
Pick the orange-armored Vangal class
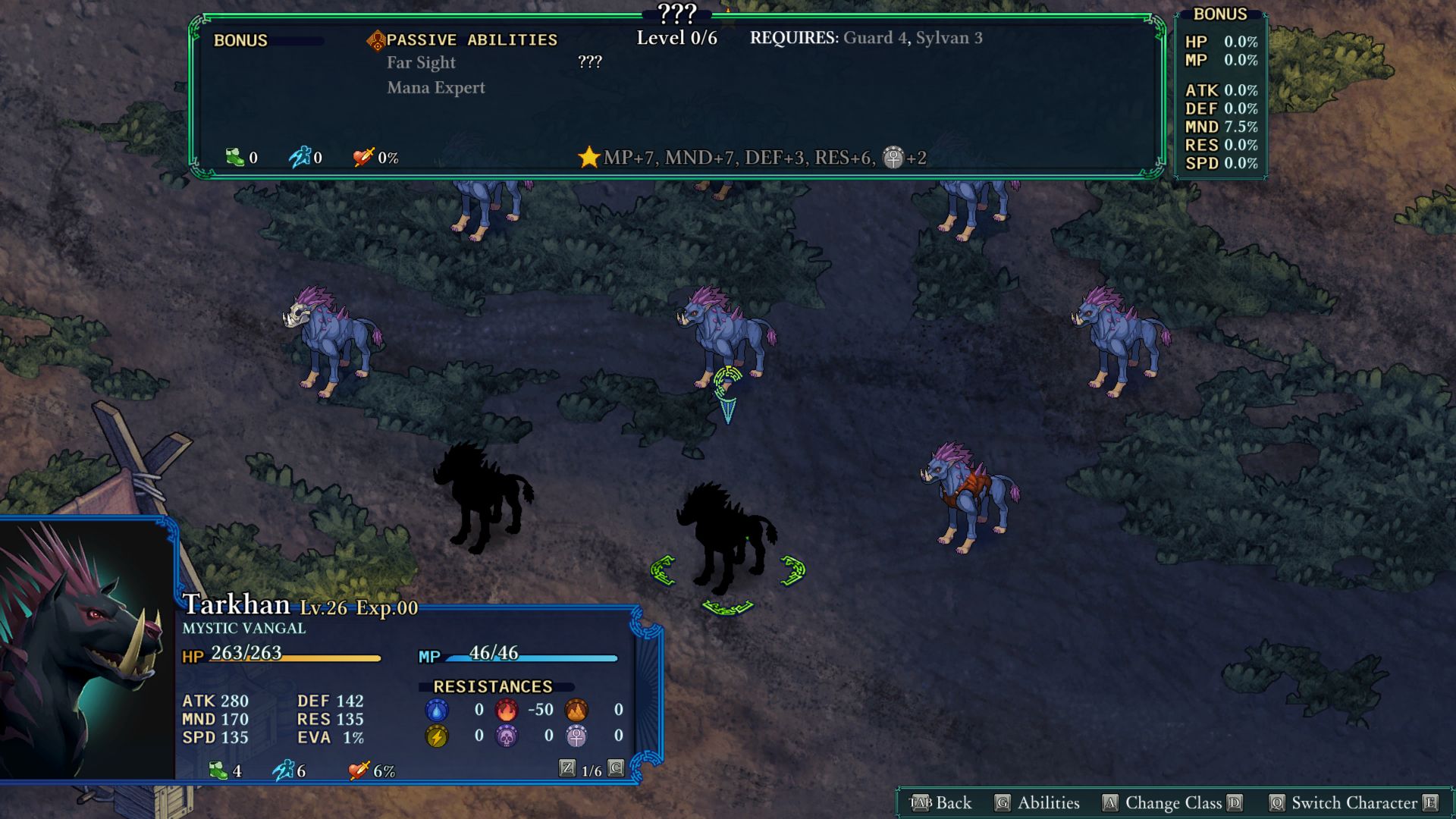point(969,497)
